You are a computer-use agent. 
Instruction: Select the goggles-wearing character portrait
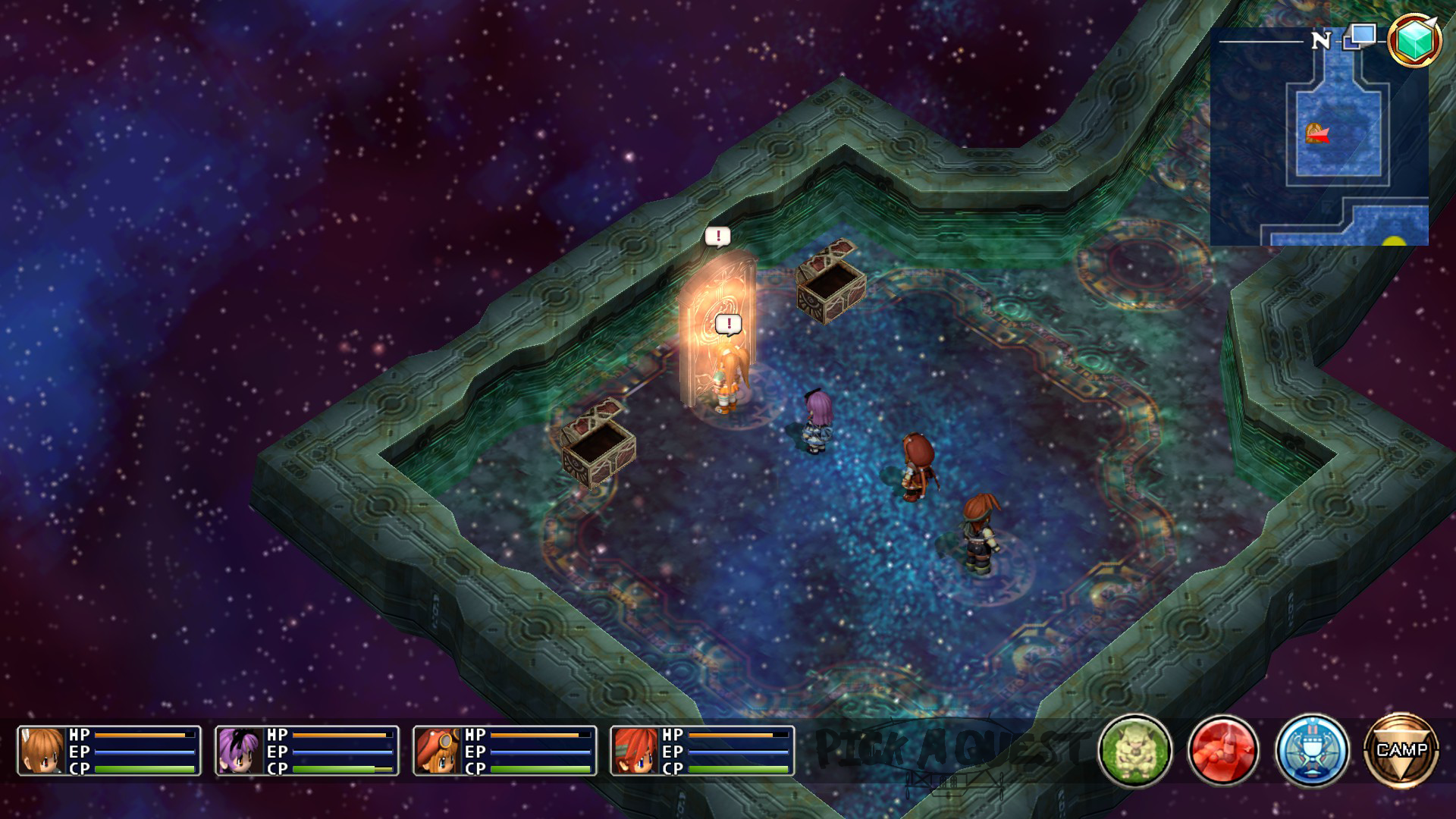pyautogui.click(x=438, y=751)
